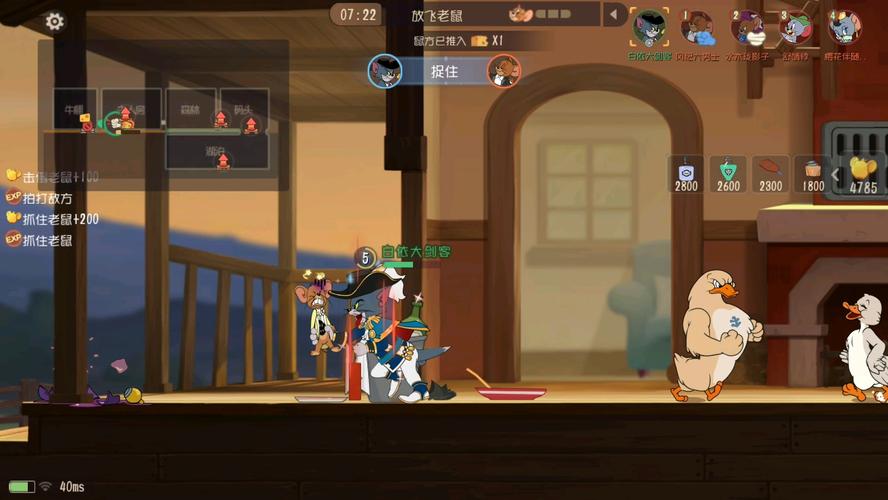Buy the 2600 gold green potion item
This screenshot has width=888, height=500.
point(728,174)
